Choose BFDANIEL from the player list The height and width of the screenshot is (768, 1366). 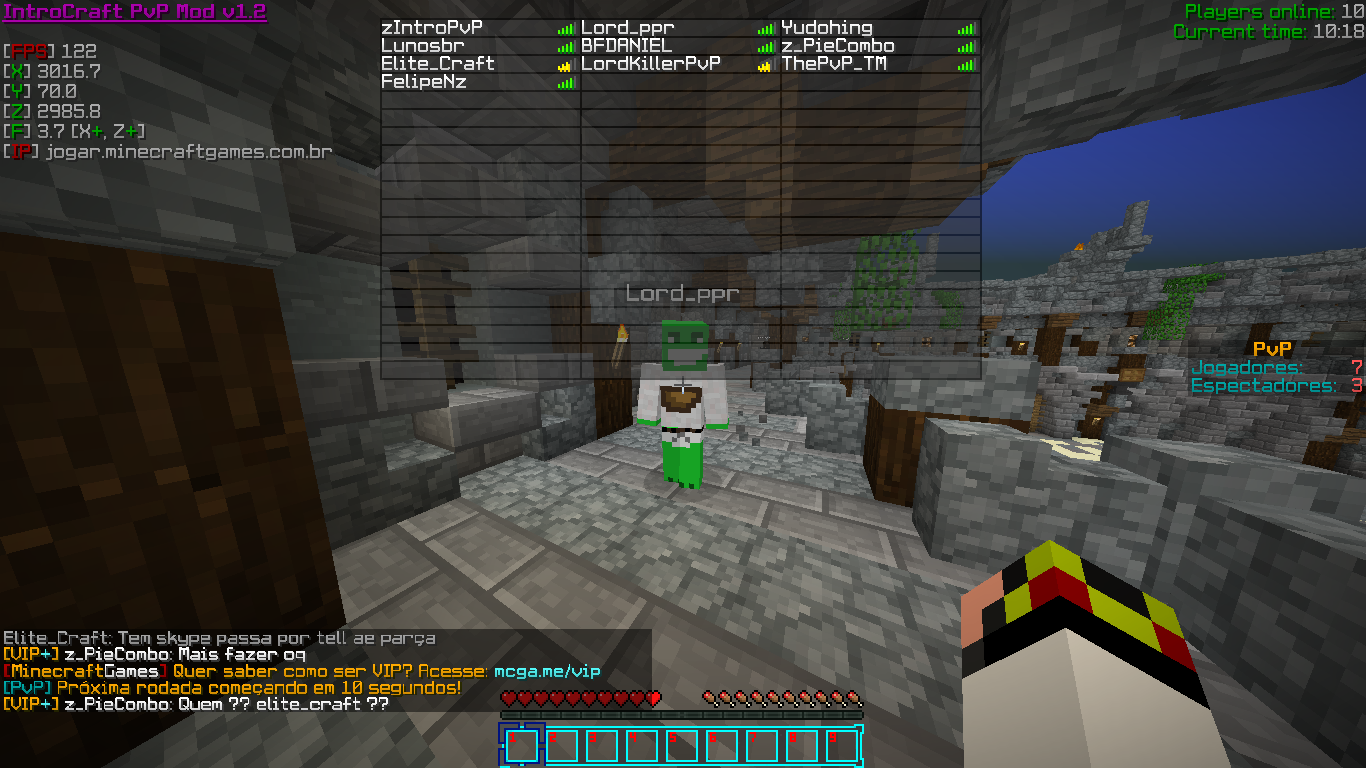coord(627,46)
